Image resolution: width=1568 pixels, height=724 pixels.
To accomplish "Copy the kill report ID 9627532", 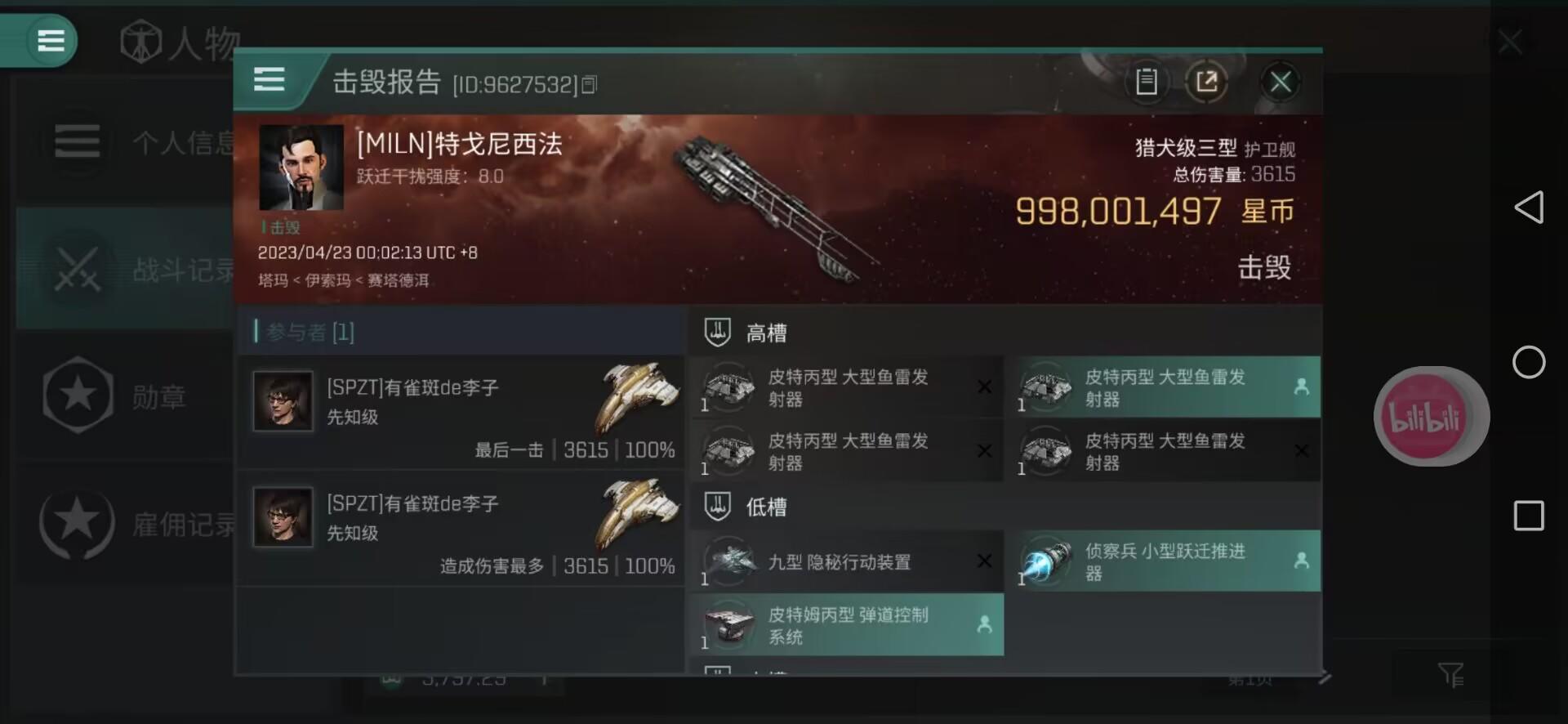I will 590,84.
